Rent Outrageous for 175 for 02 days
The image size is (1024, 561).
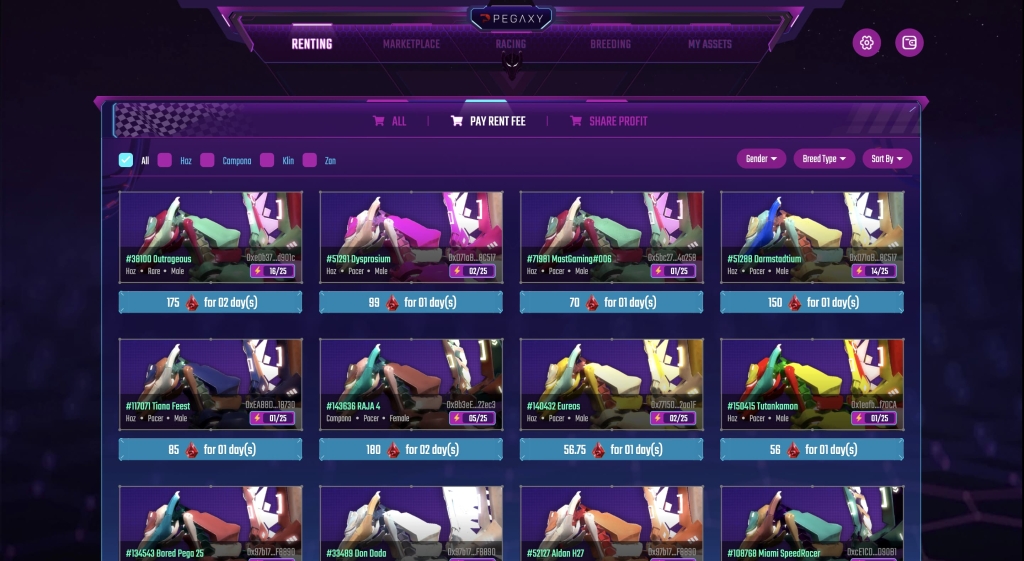(210, 302)
